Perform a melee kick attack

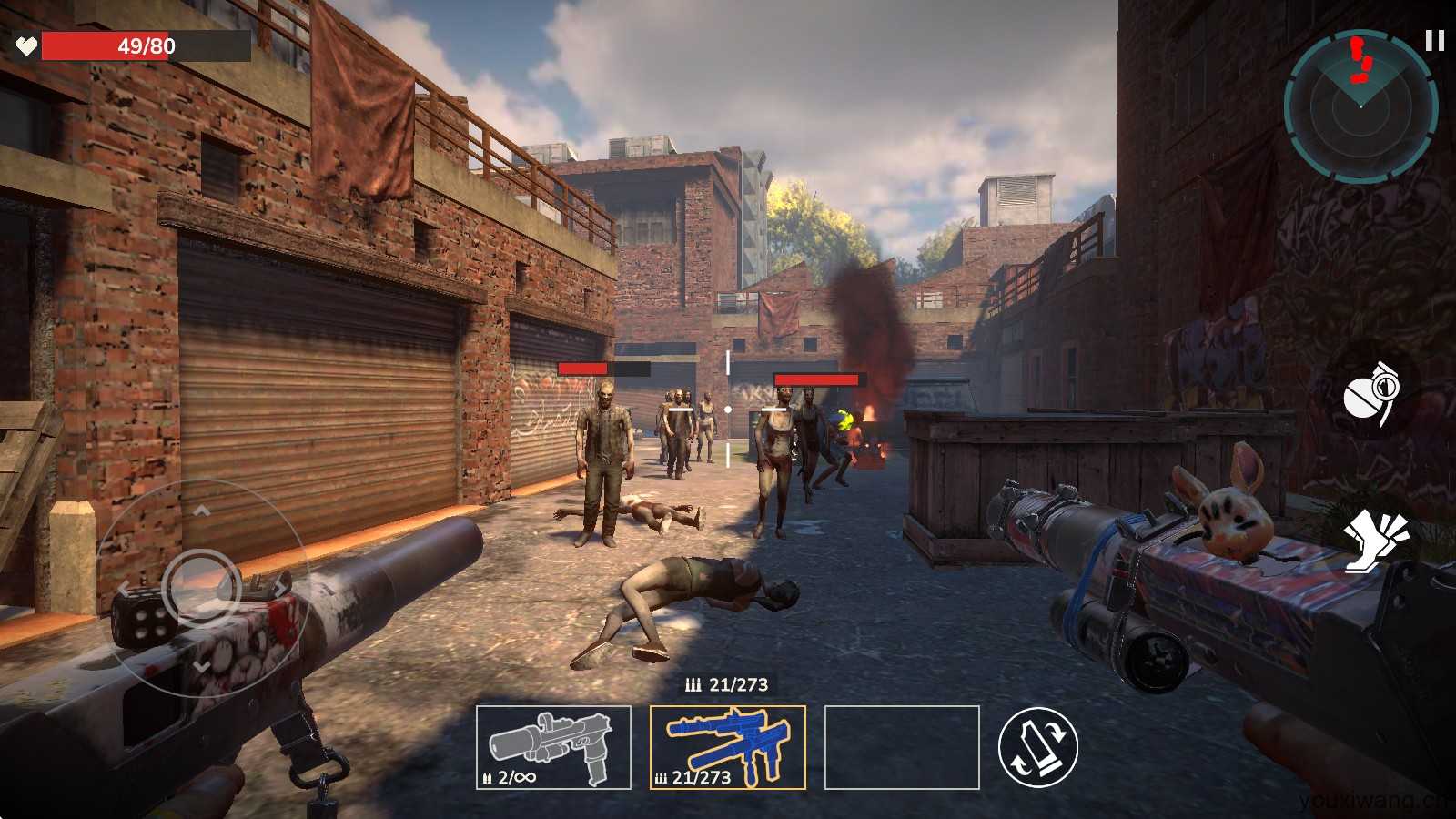1375,540
